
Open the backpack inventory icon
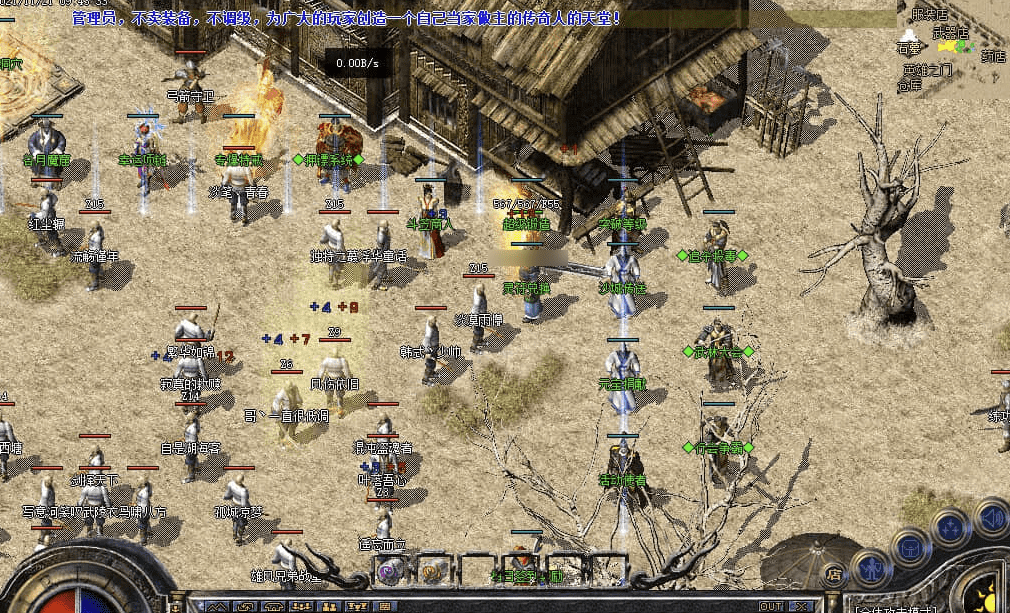(909, 547)
